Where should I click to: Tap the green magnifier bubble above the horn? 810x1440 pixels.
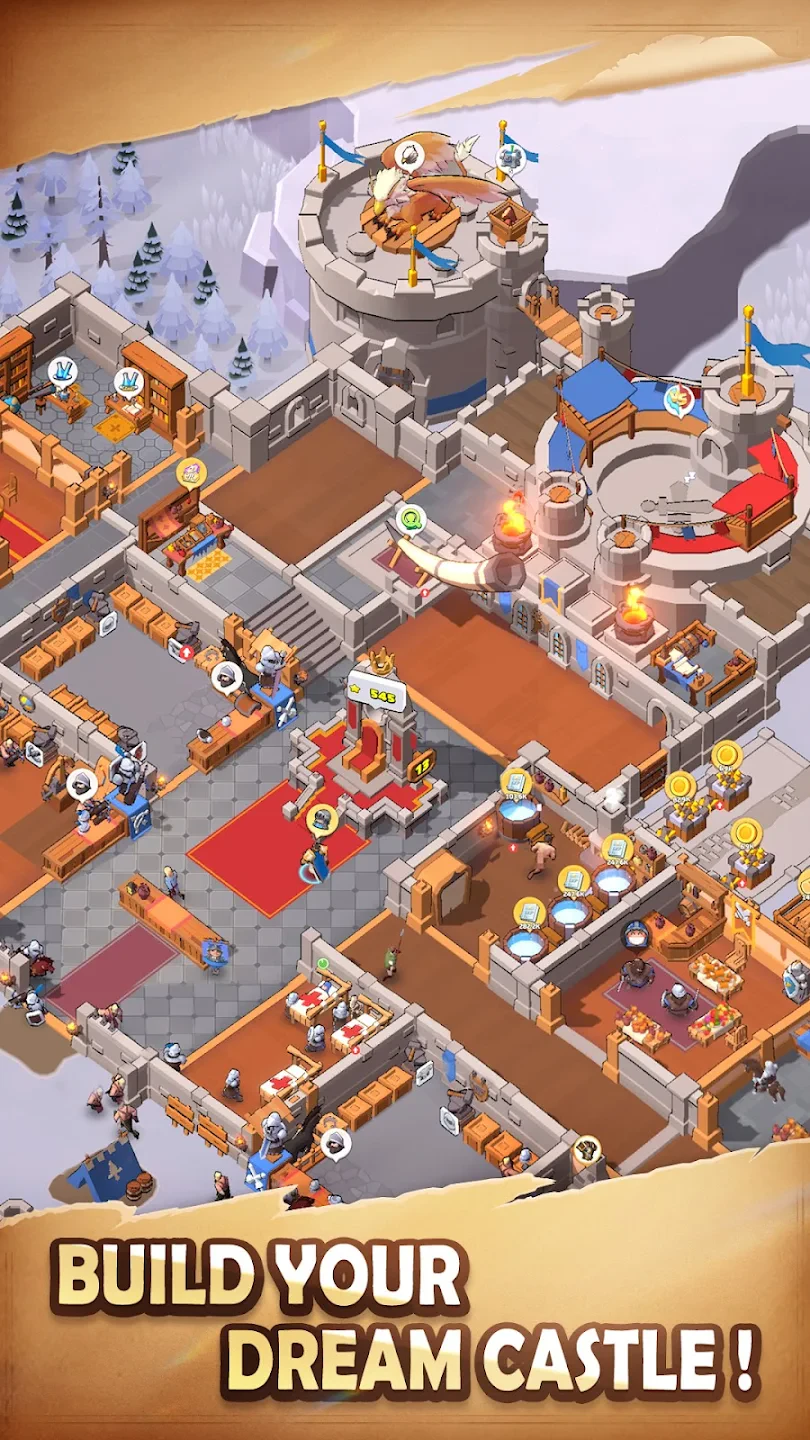pyautogui.click(x=410, y=519)
